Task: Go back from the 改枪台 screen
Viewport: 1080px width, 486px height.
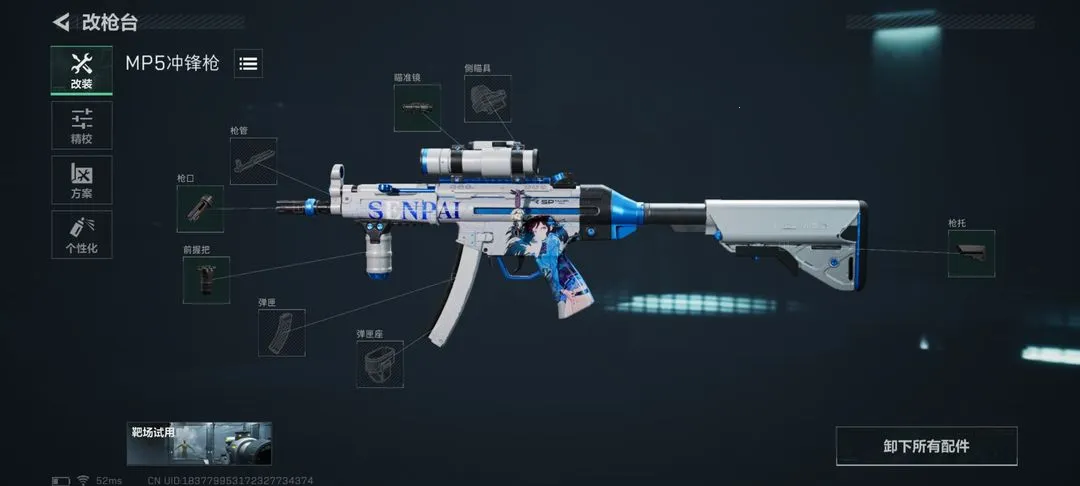Action: pyautogui.click(x=62, y=21)
